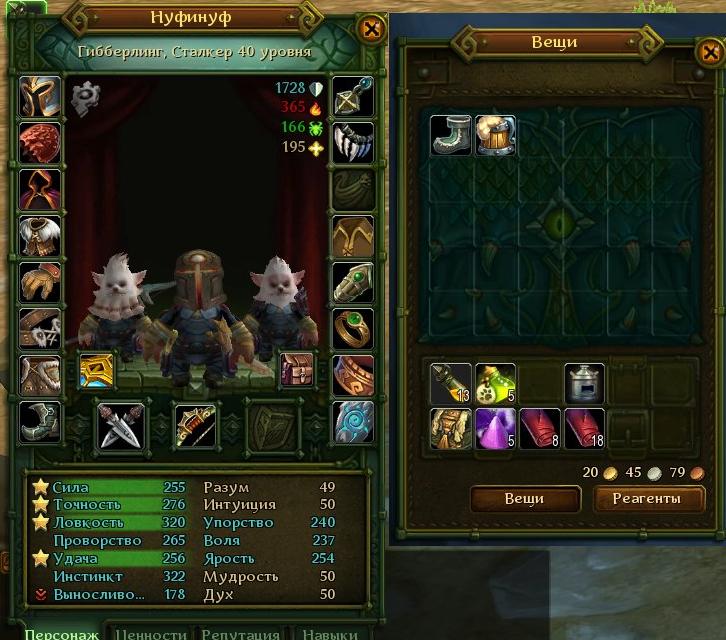
Task: Click the foaming mug item in bag
Action: [495, 134]
